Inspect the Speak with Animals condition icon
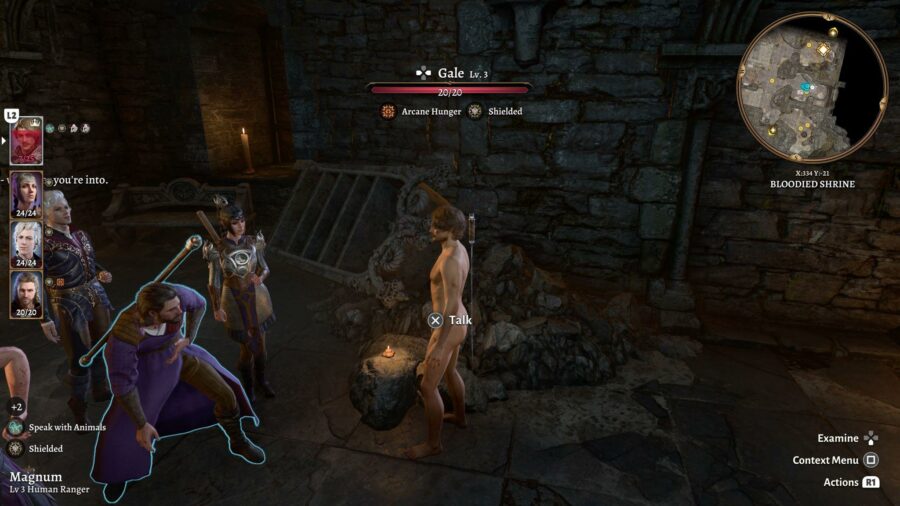900x506 pixels. (x=17, y=427)
